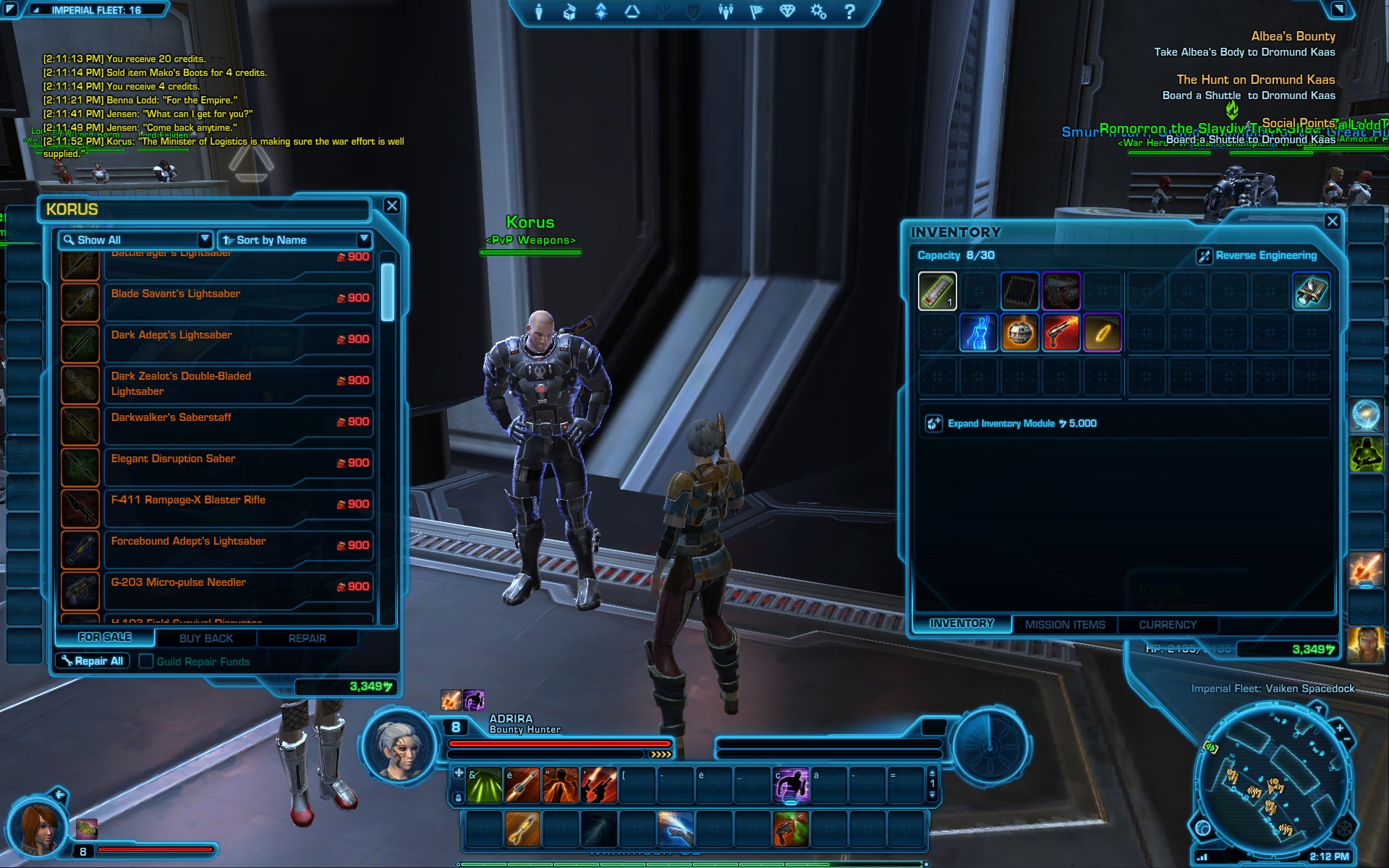This screenshot has height=868, width=1389.
Task: Close the Inventory window
Action: tap(1332, 221)
